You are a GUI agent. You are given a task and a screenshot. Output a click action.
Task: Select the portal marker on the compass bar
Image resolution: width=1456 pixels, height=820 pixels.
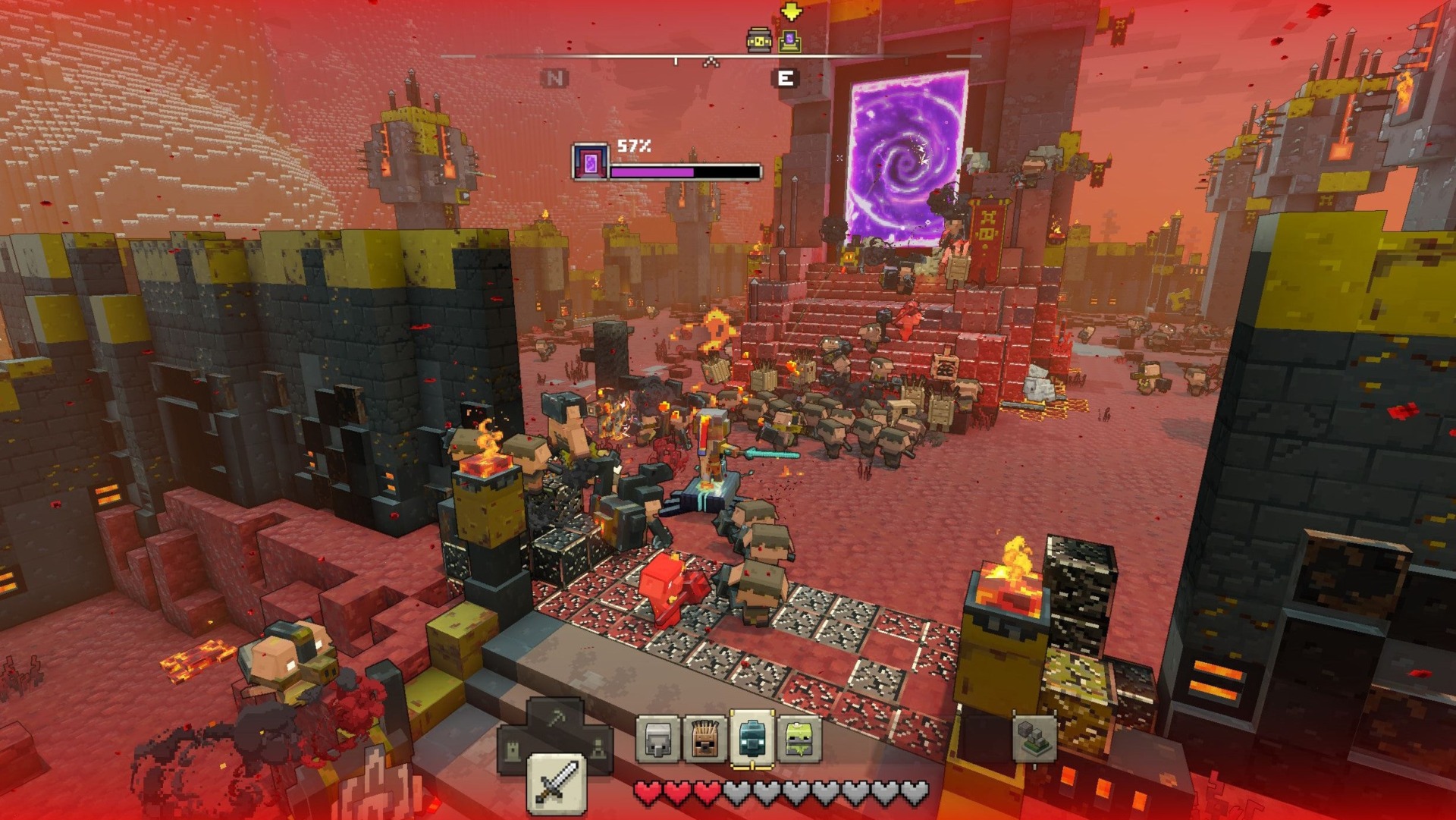coord(789,40)
